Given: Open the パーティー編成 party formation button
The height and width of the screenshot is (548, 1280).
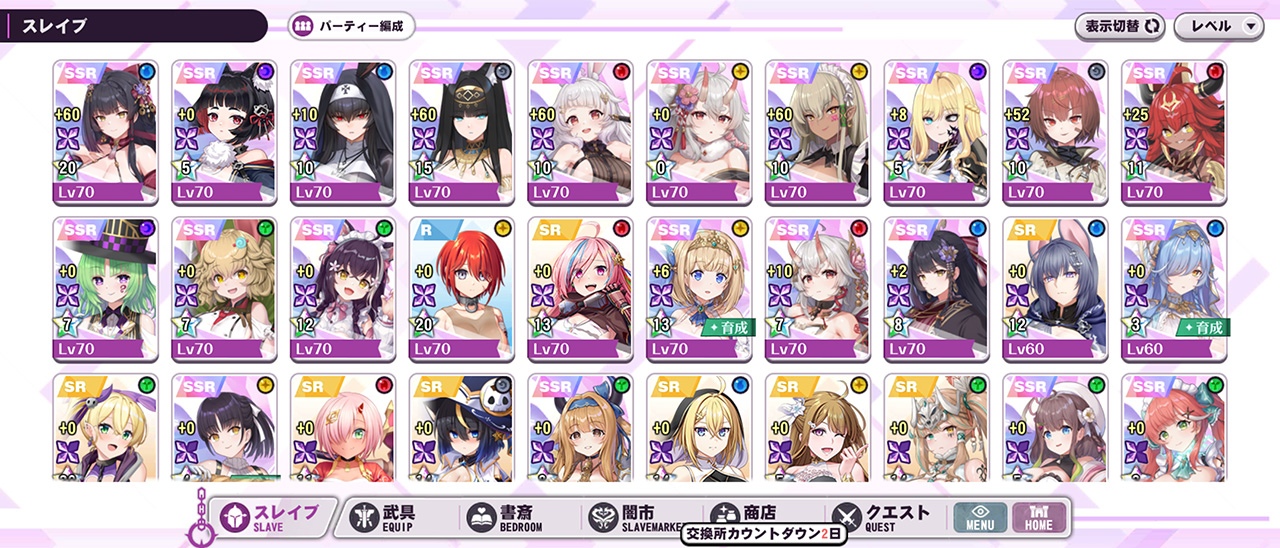Looking at the screenshot, I should point(351,27).
